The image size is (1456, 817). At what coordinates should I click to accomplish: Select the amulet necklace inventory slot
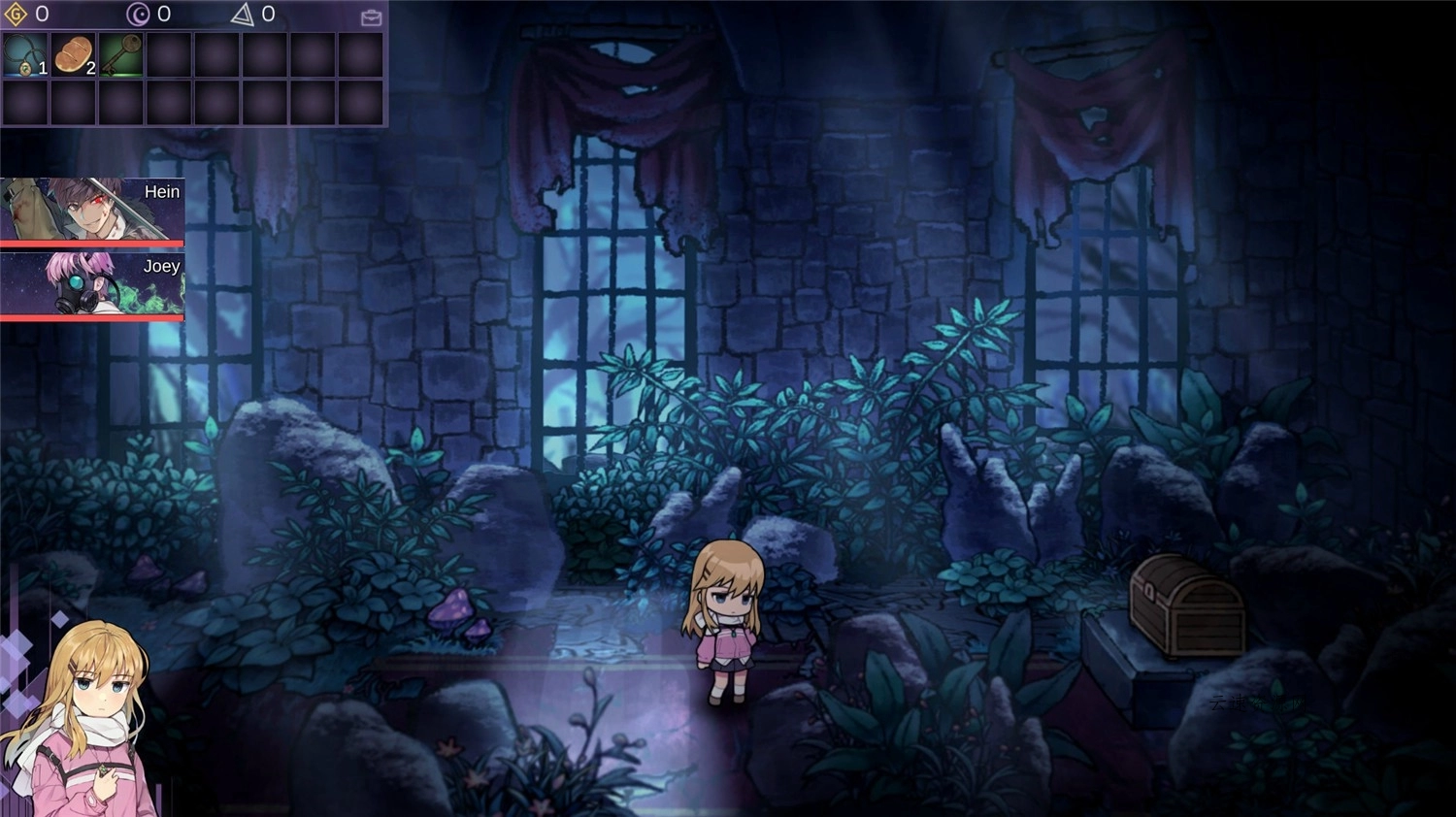(25, 55)
